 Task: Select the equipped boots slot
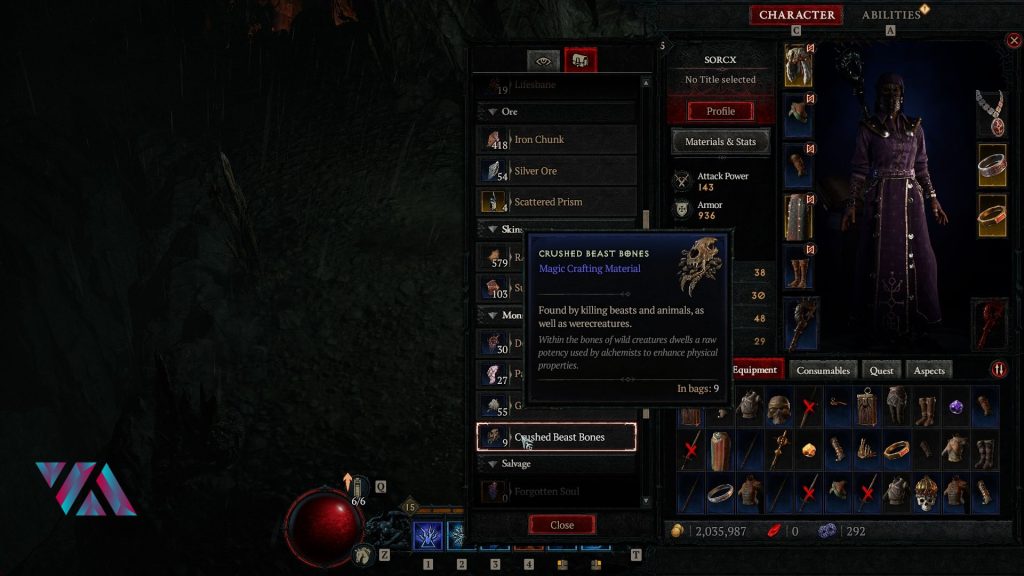(x=799, y=271)
